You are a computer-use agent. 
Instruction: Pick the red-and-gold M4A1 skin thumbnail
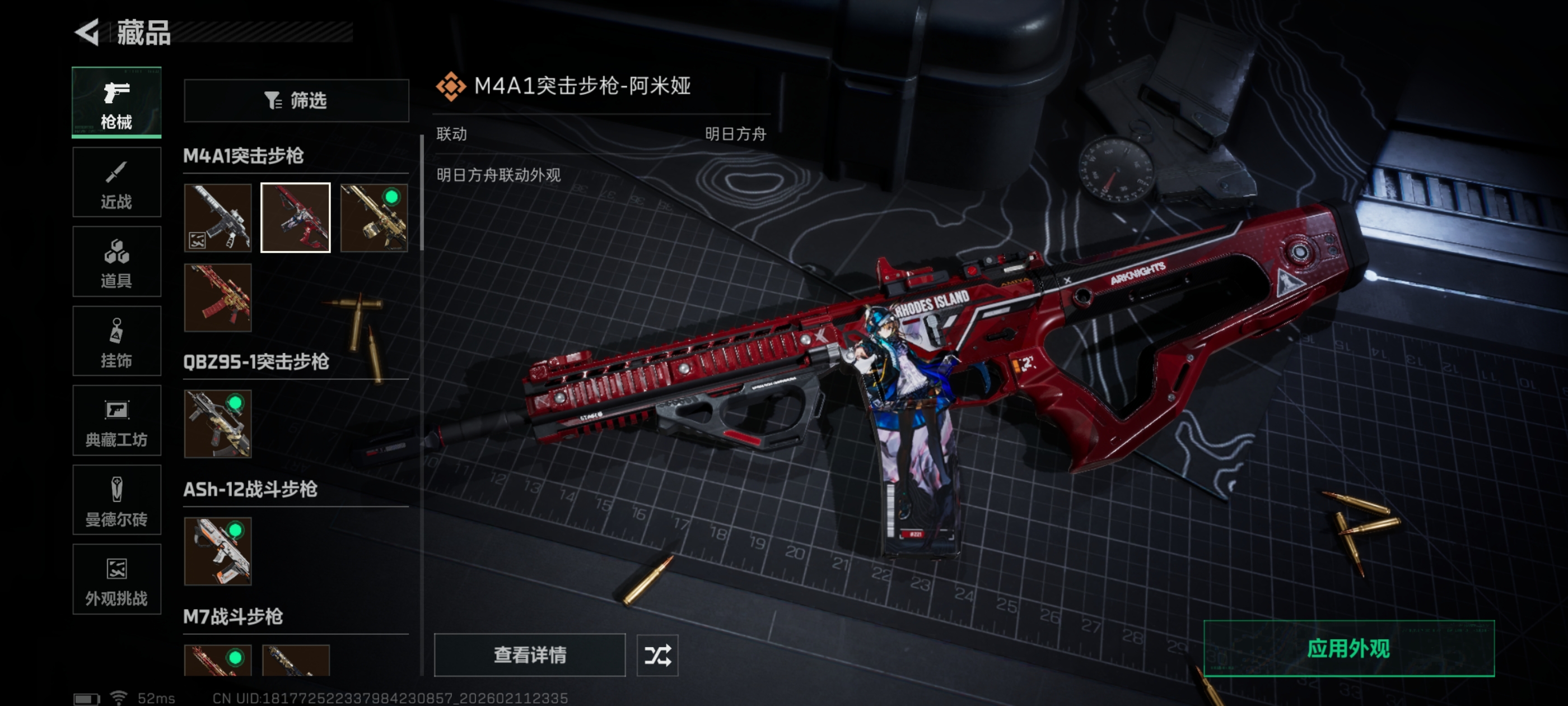point(218,298)
